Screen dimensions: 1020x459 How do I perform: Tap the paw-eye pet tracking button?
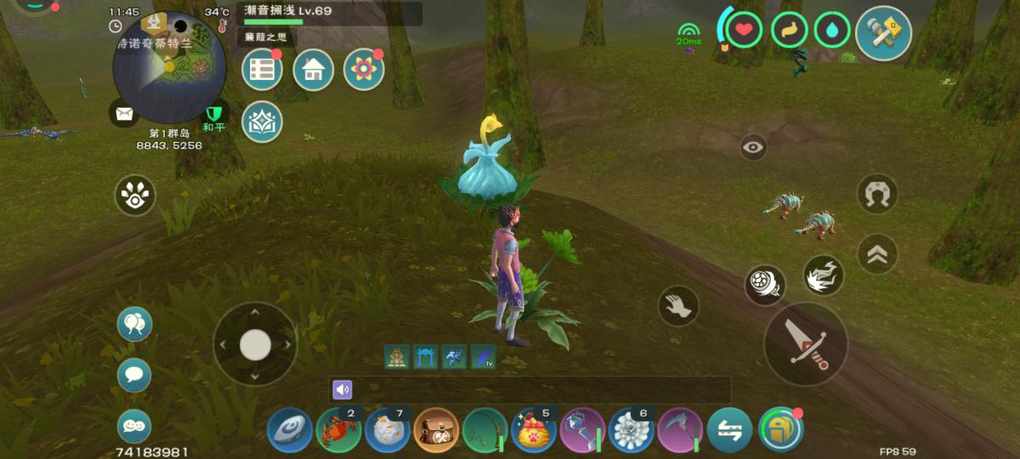pos(135,195)
